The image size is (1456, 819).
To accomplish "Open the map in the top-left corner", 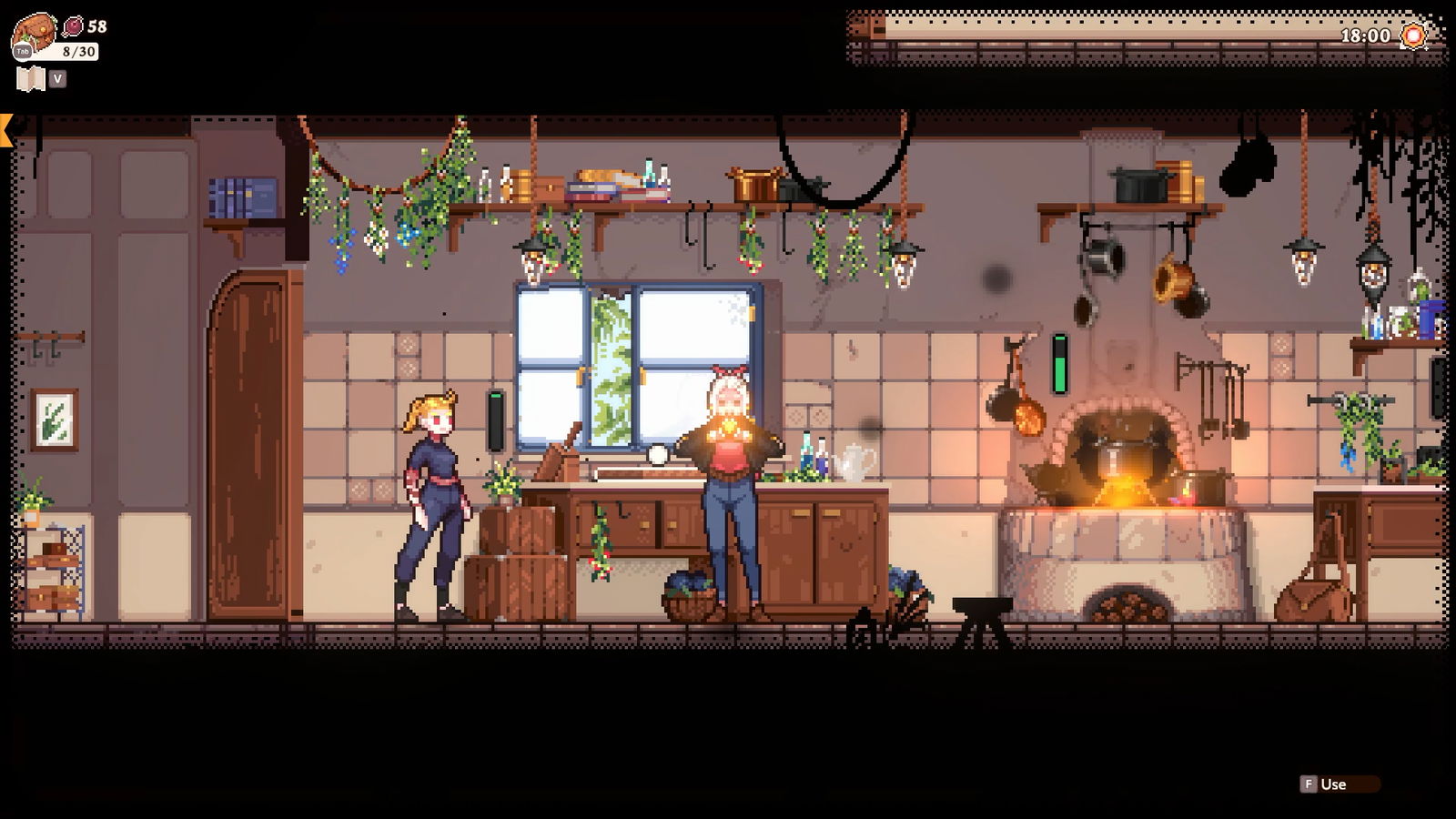I will tap(33, 78).
